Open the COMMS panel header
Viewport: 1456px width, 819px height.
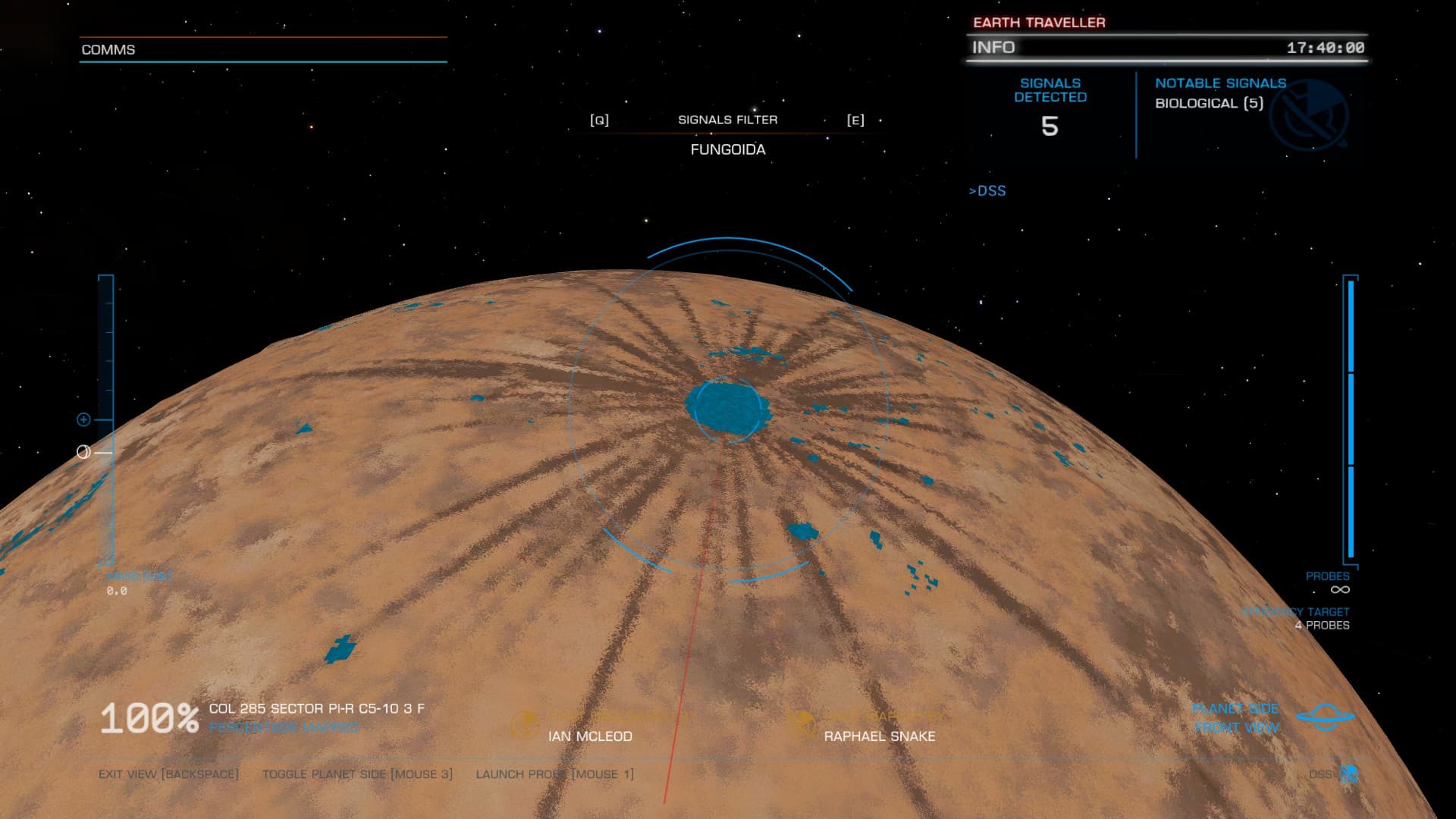coord(108,49)
